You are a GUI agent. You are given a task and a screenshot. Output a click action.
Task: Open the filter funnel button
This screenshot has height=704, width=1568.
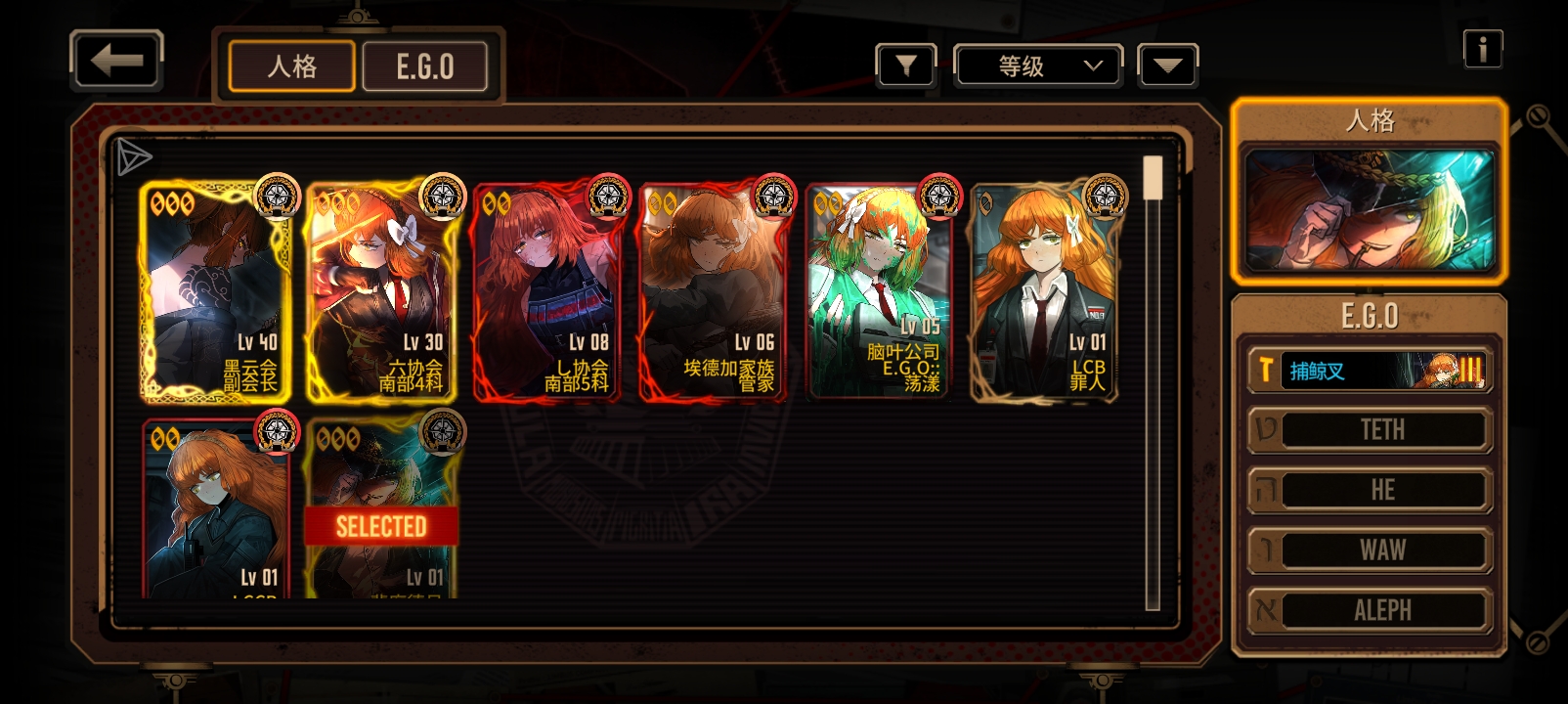pos(906,66)
